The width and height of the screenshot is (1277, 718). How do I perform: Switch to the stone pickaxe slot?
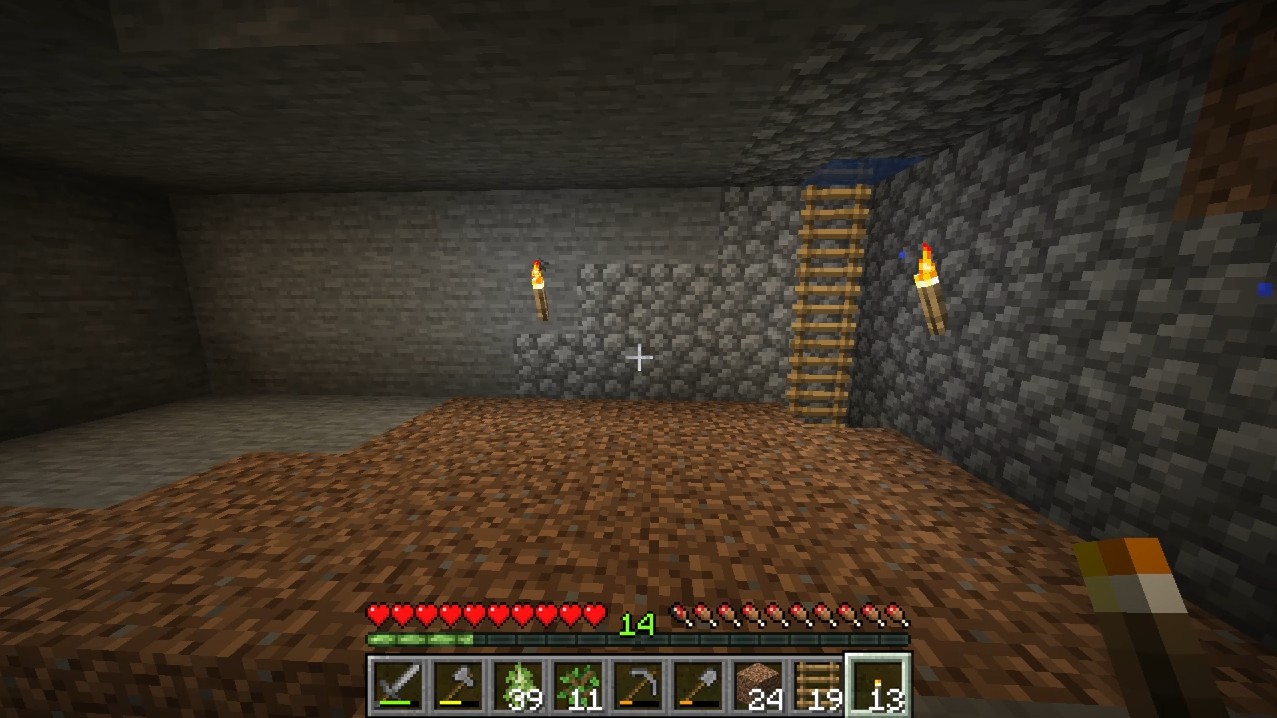click(638, 686)
